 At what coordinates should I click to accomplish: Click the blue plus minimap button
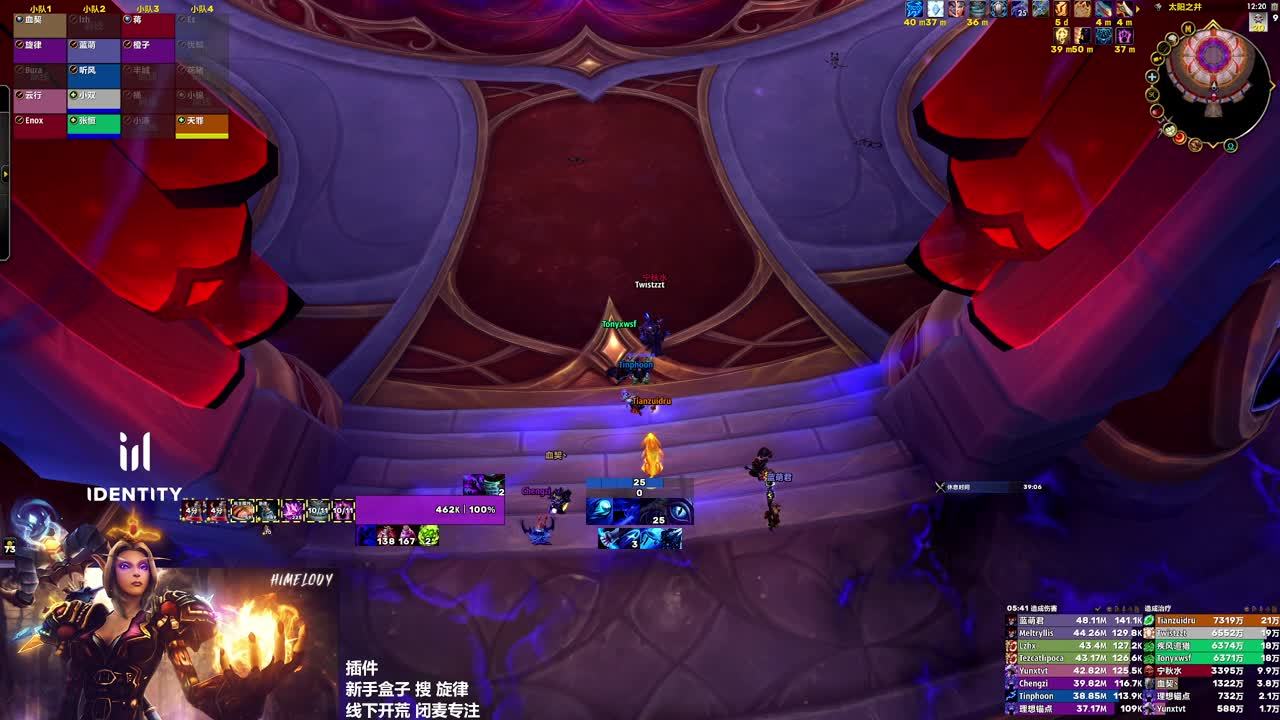(x=1152, y=77)
